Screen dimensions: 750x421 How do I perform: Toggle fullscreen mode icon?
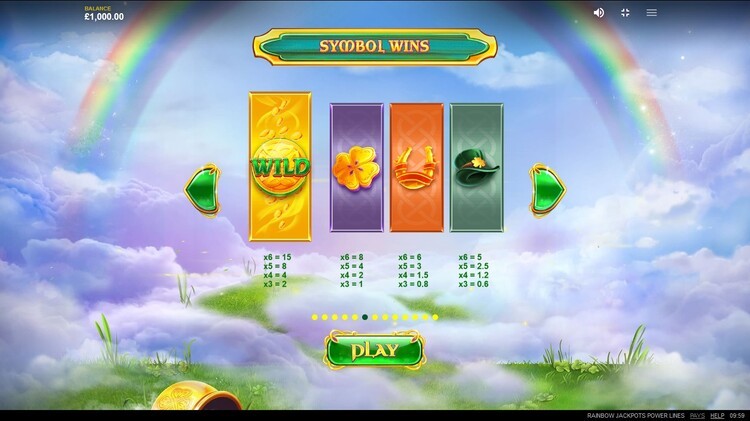coord(626,13)
